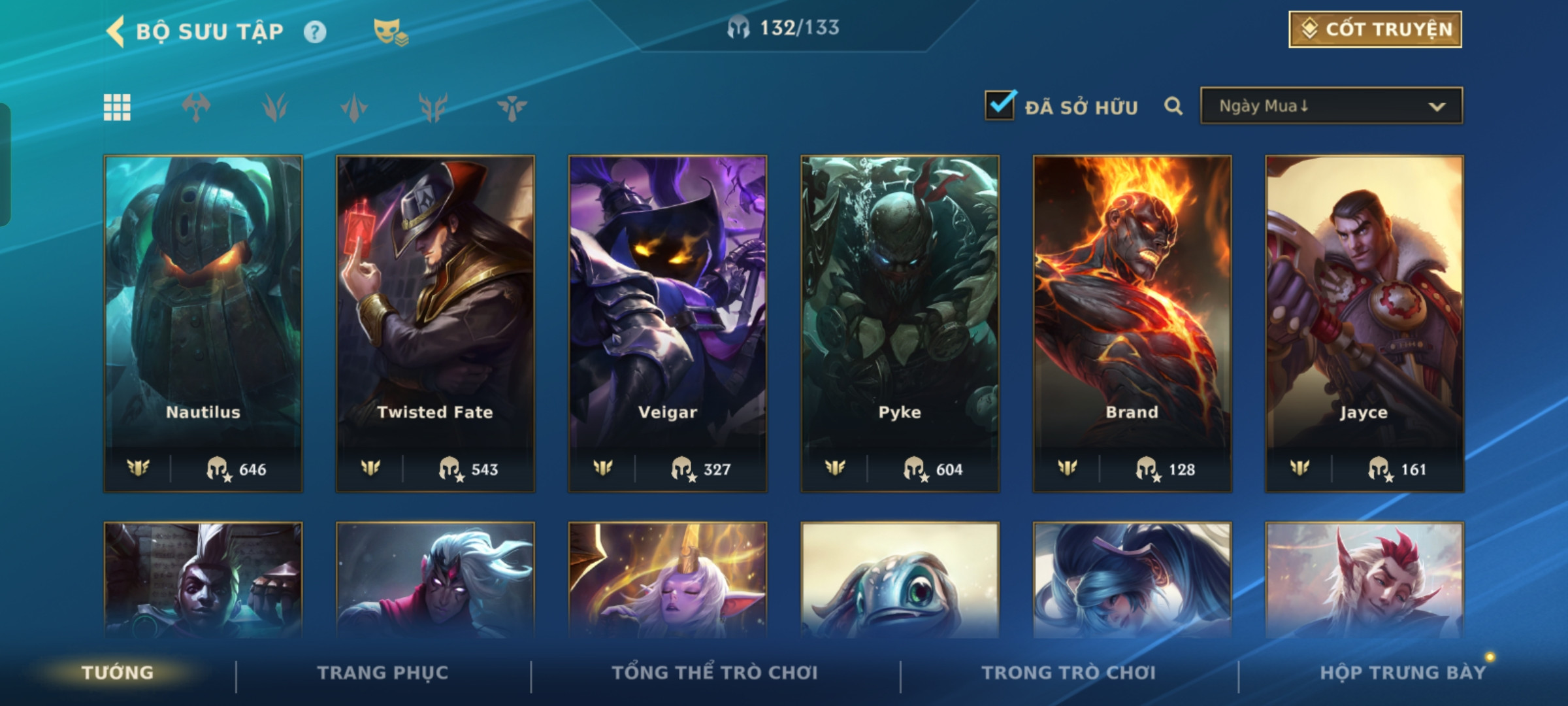Click the golden mask and coins icon
This screenshot has height=706, width=1568.
coord(390,31)
